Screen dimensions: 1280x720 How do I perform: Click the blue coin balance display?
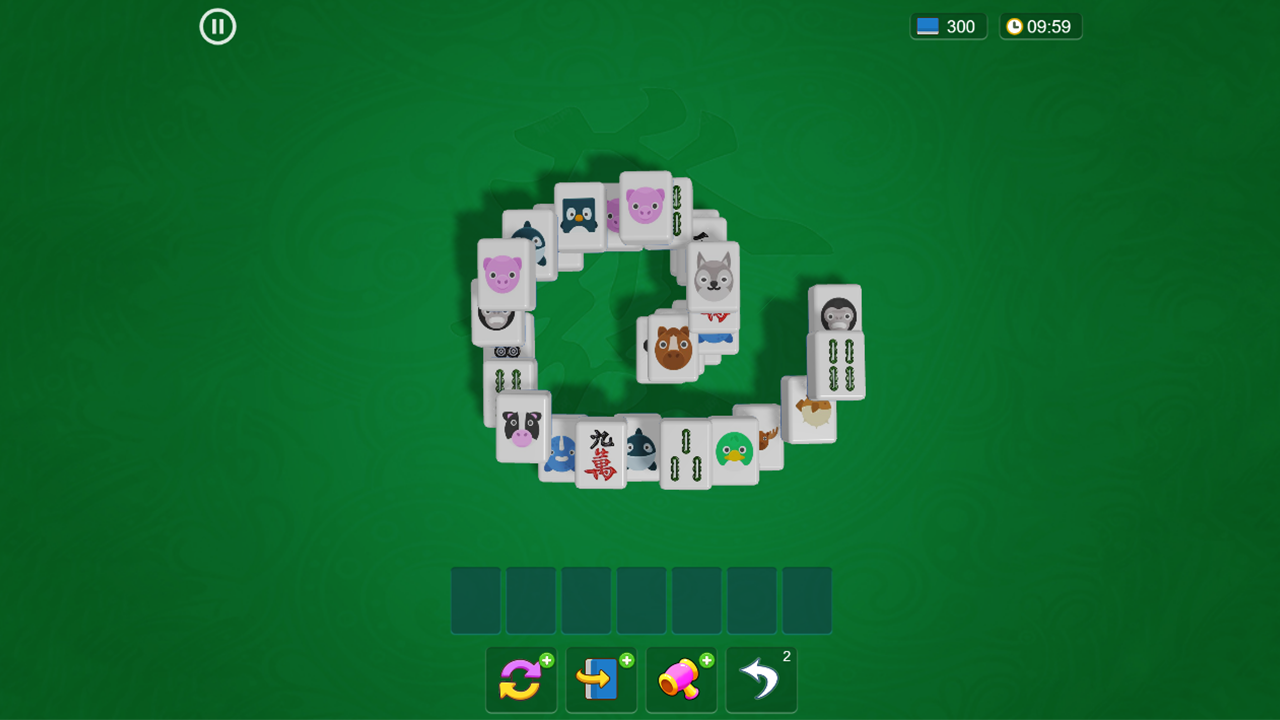(x=946, y=26)
